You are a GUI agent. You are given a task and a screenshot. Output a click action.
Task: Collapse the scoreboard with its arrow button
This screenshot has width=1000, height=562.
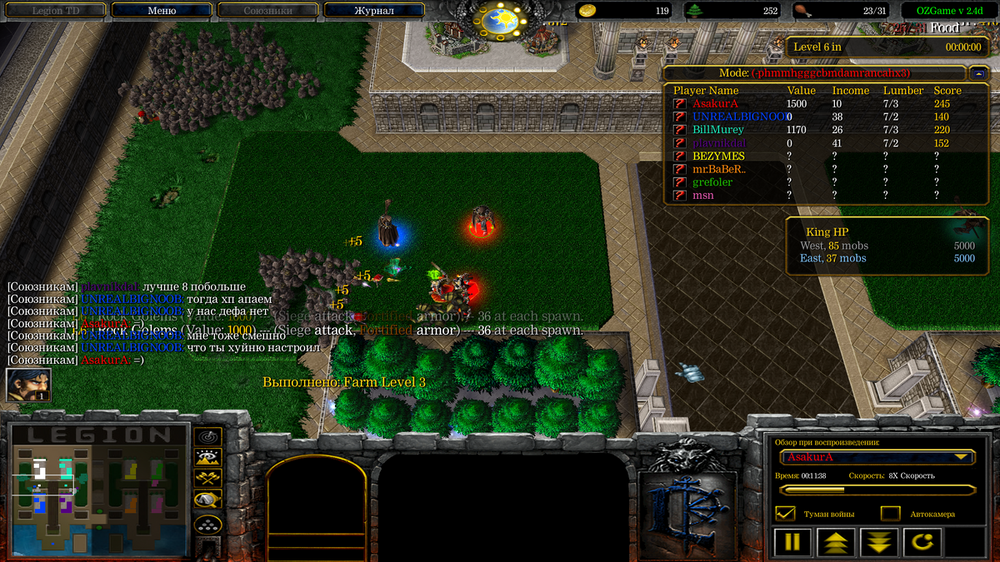[x=979, y=73]
